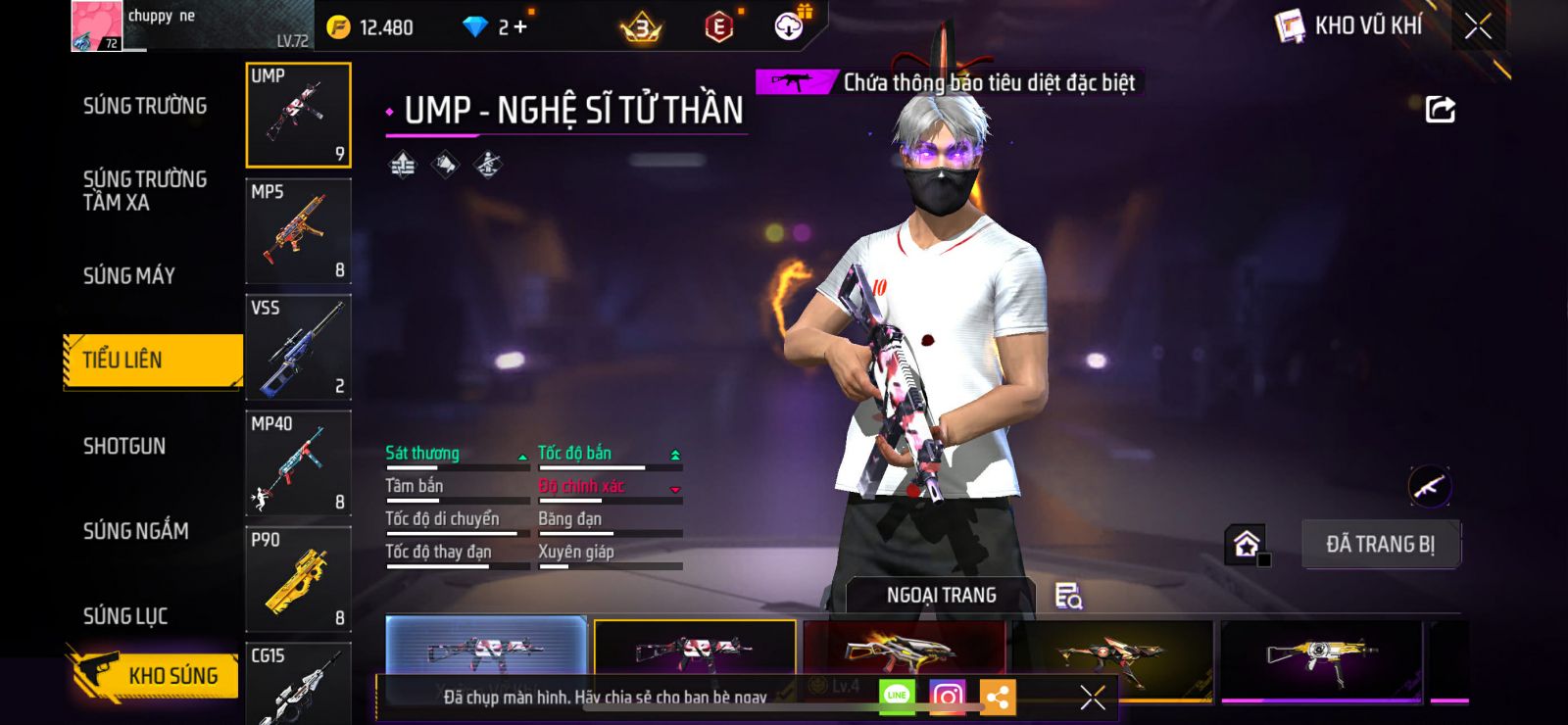This screenshot has width=1568, height=725.
Task: Select the SHOTGUN category
Action: click(124, 447)
